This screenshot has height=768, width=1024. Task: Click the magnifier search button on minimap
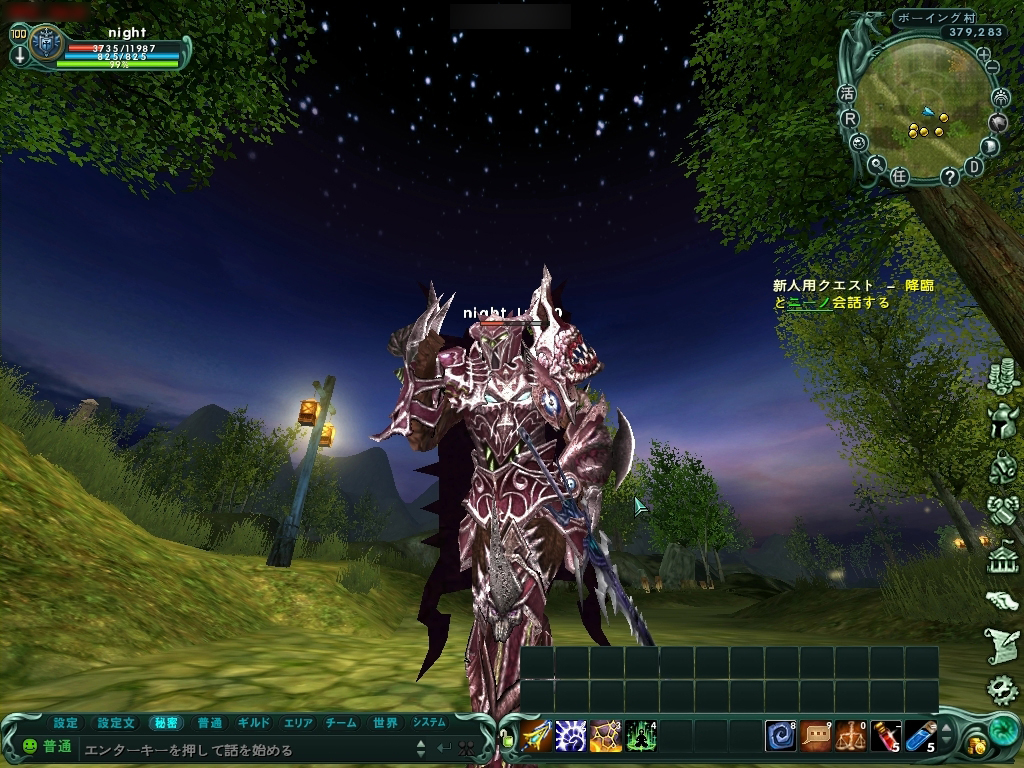pyautogui.click(x=876, y=165)
